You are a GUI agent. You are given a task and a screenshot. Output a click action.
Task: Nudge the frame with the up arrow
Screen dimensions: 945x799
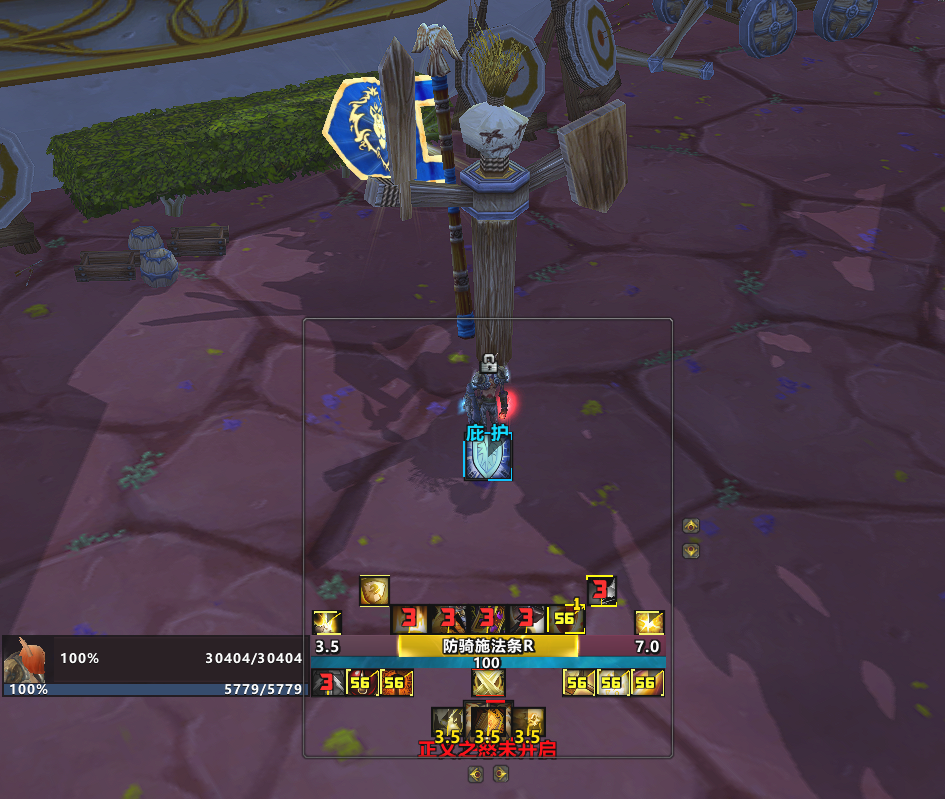click(x=690, y=526)
